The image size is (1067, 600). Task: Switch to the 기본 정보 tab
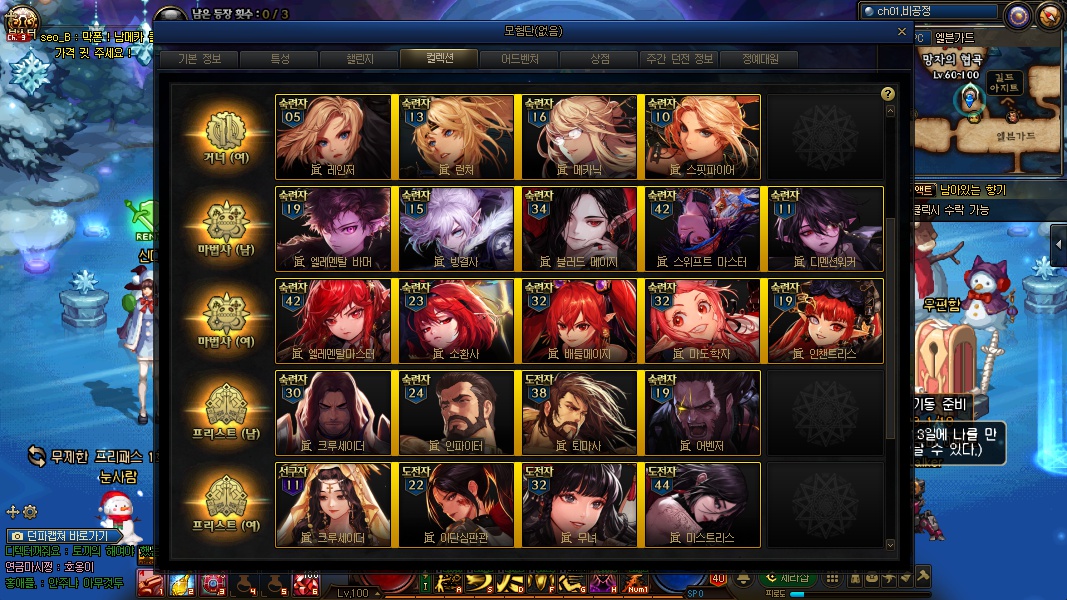tap(200, 59)
